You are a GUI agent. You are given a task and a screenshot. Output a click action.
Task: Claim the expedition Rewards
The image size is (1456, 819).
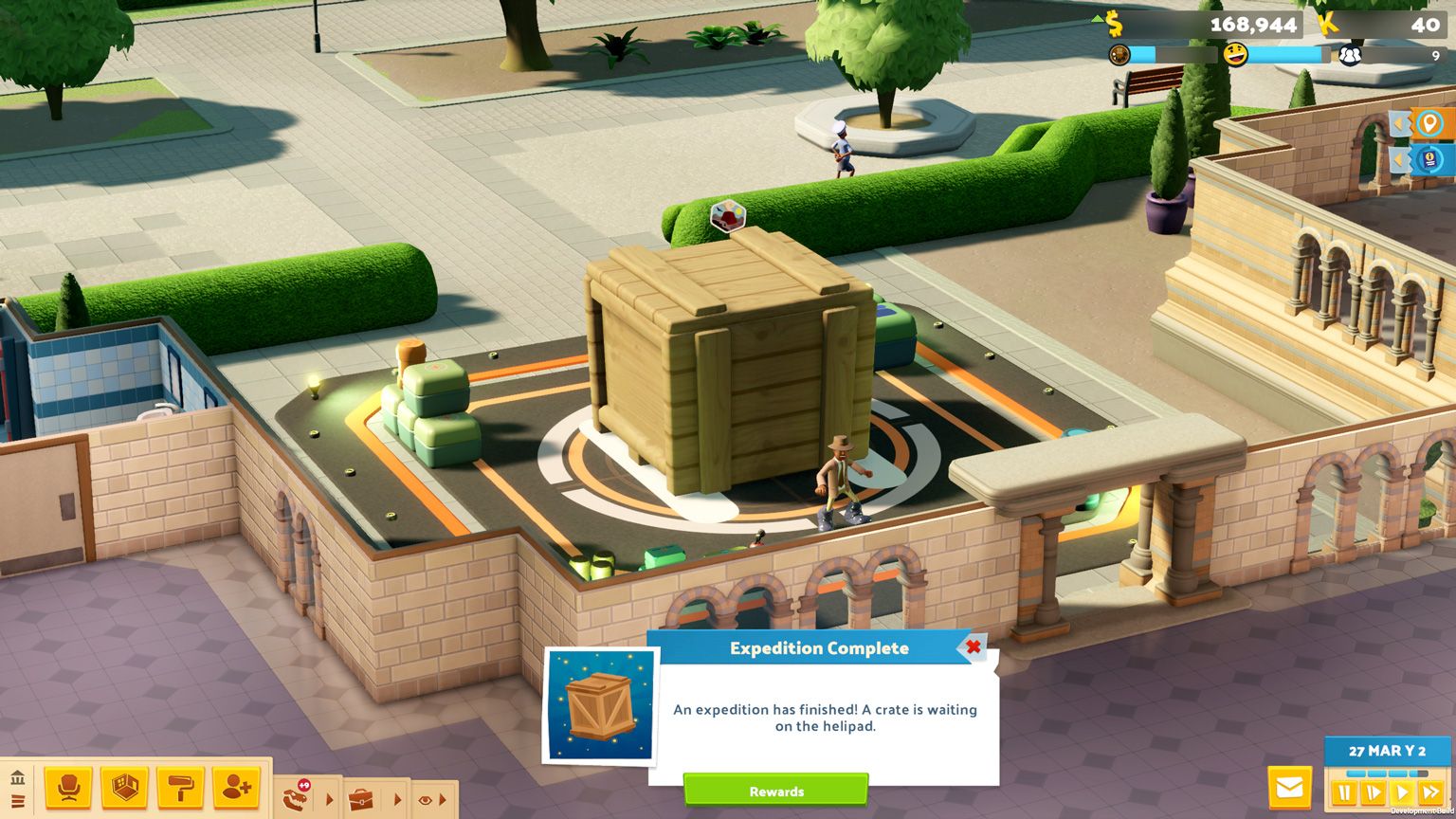775,791
